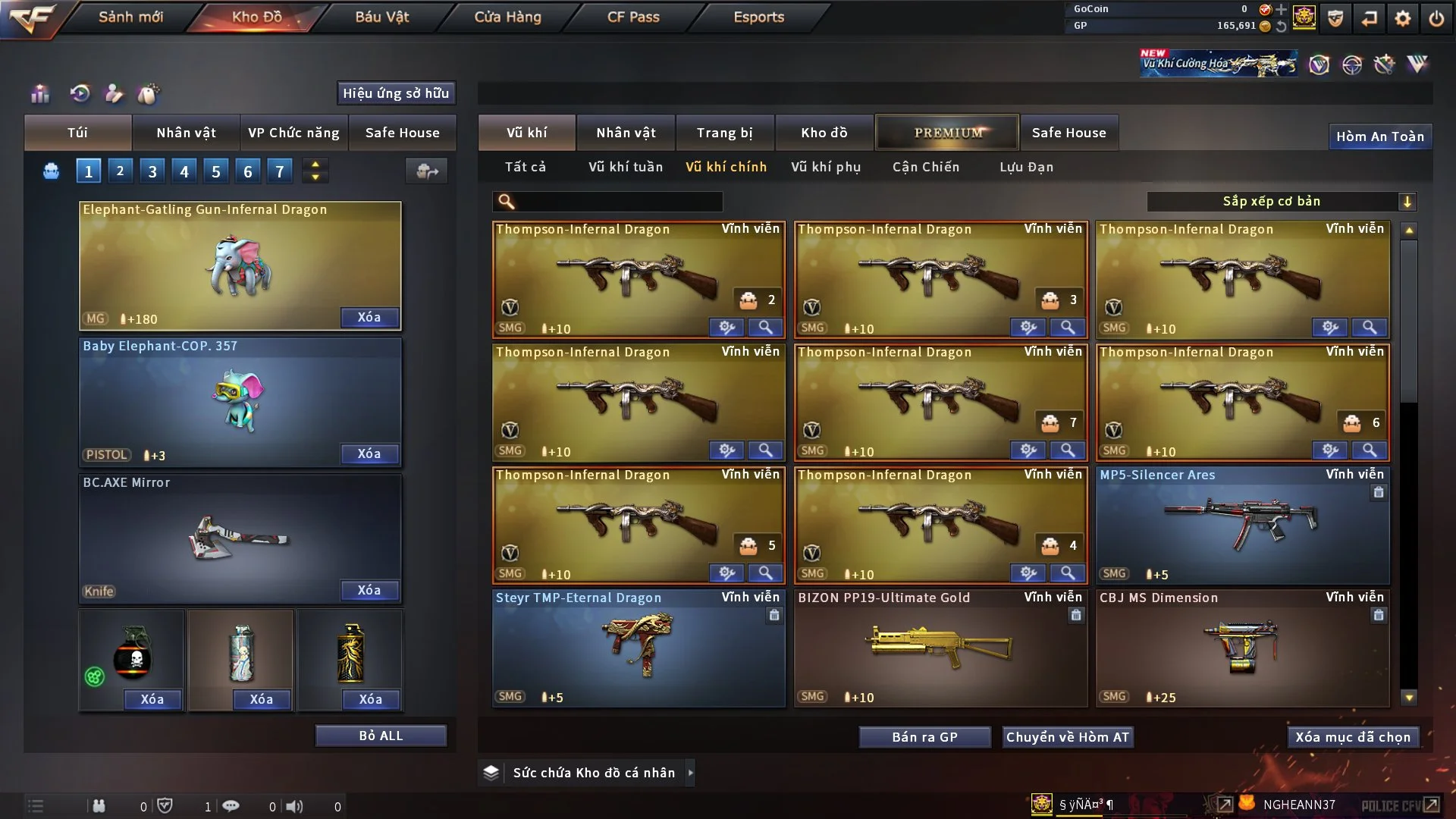The width and height of the screenshot is (1456, 819).
Task: Pick the Steyr TMP-Eternal Dragon weapon
Action: pos(638,648)
